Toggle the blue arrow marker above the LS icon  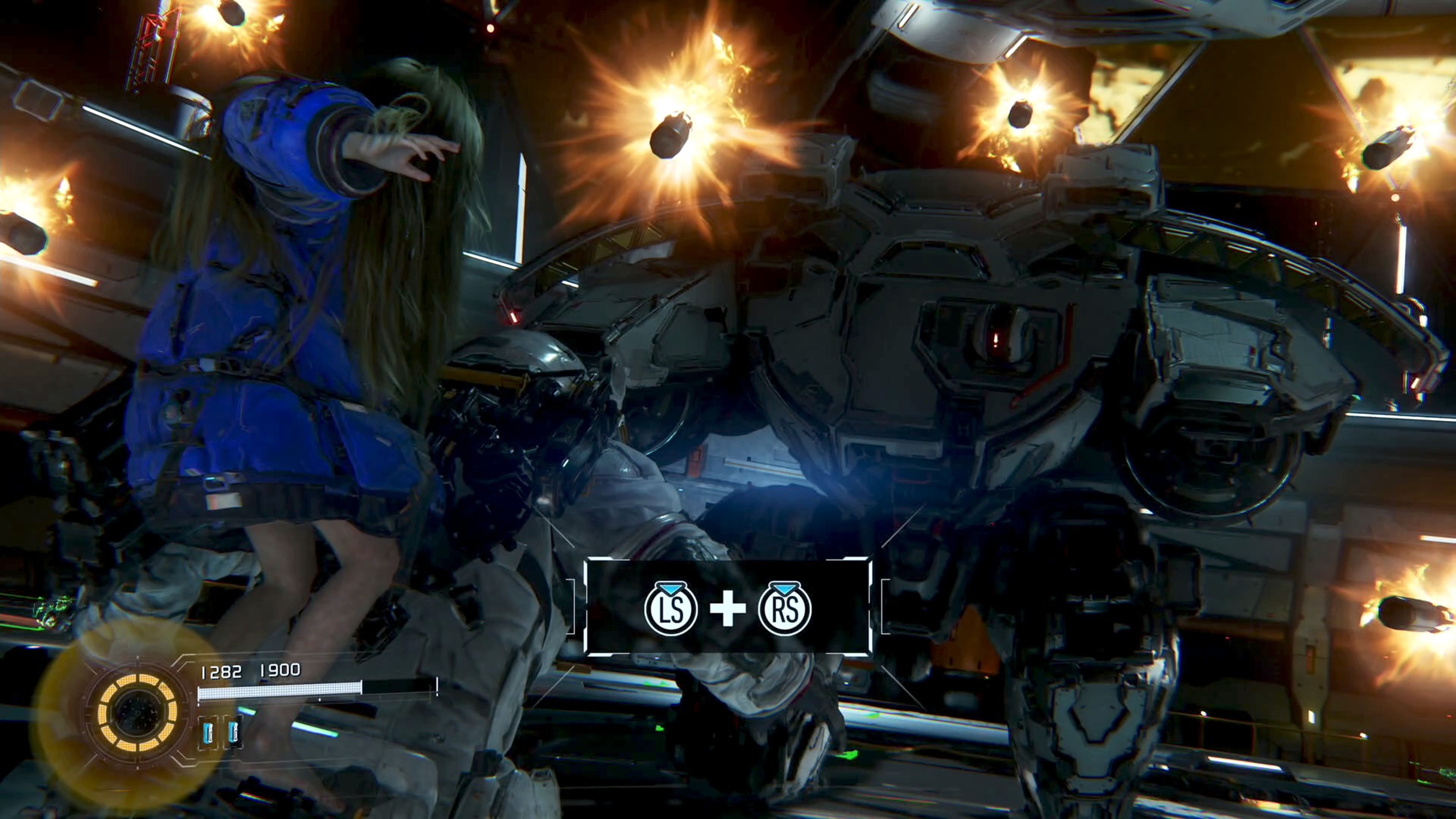[x=670, y=590]
